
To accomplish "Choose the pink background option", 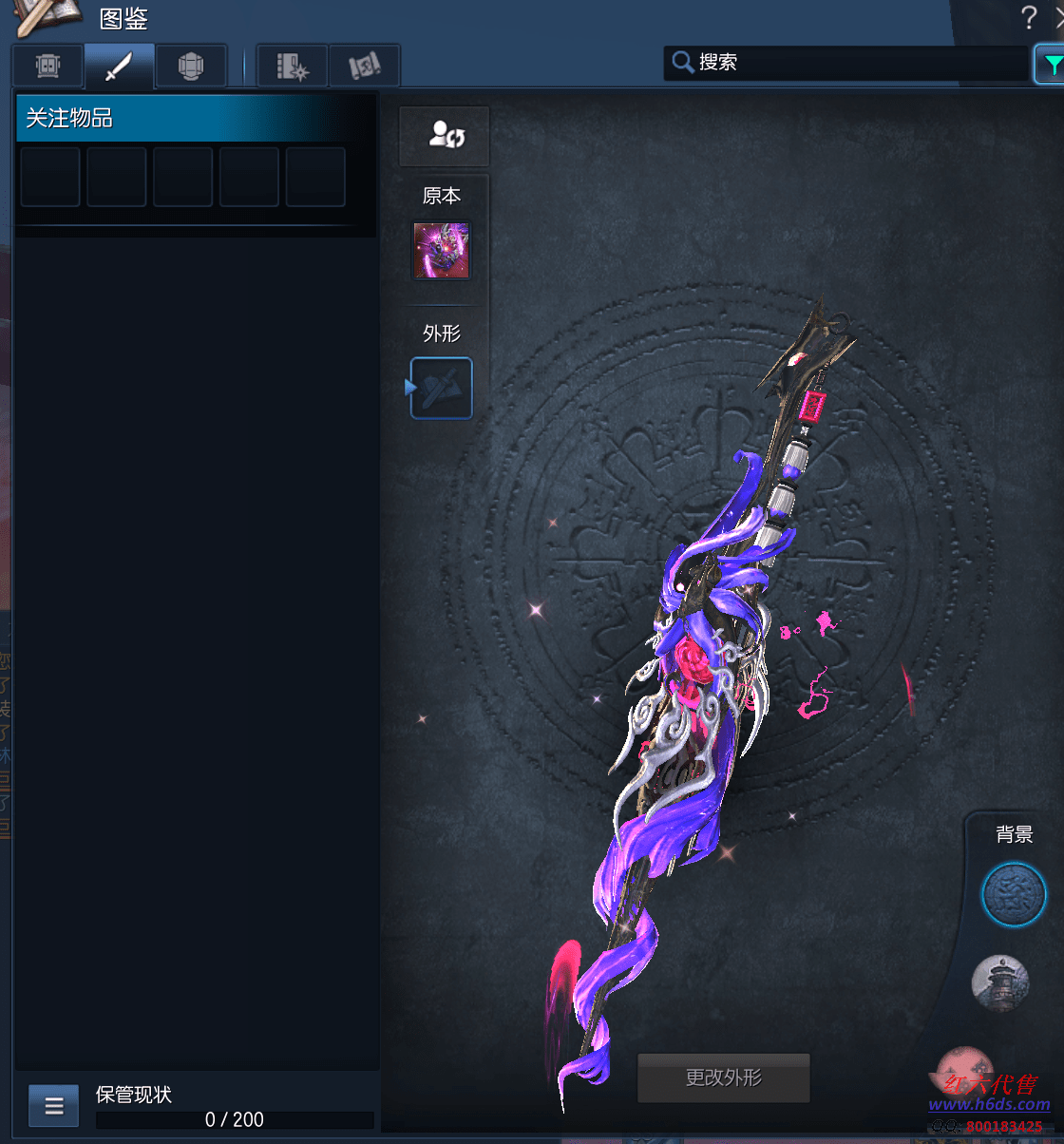I will 964,1064.
